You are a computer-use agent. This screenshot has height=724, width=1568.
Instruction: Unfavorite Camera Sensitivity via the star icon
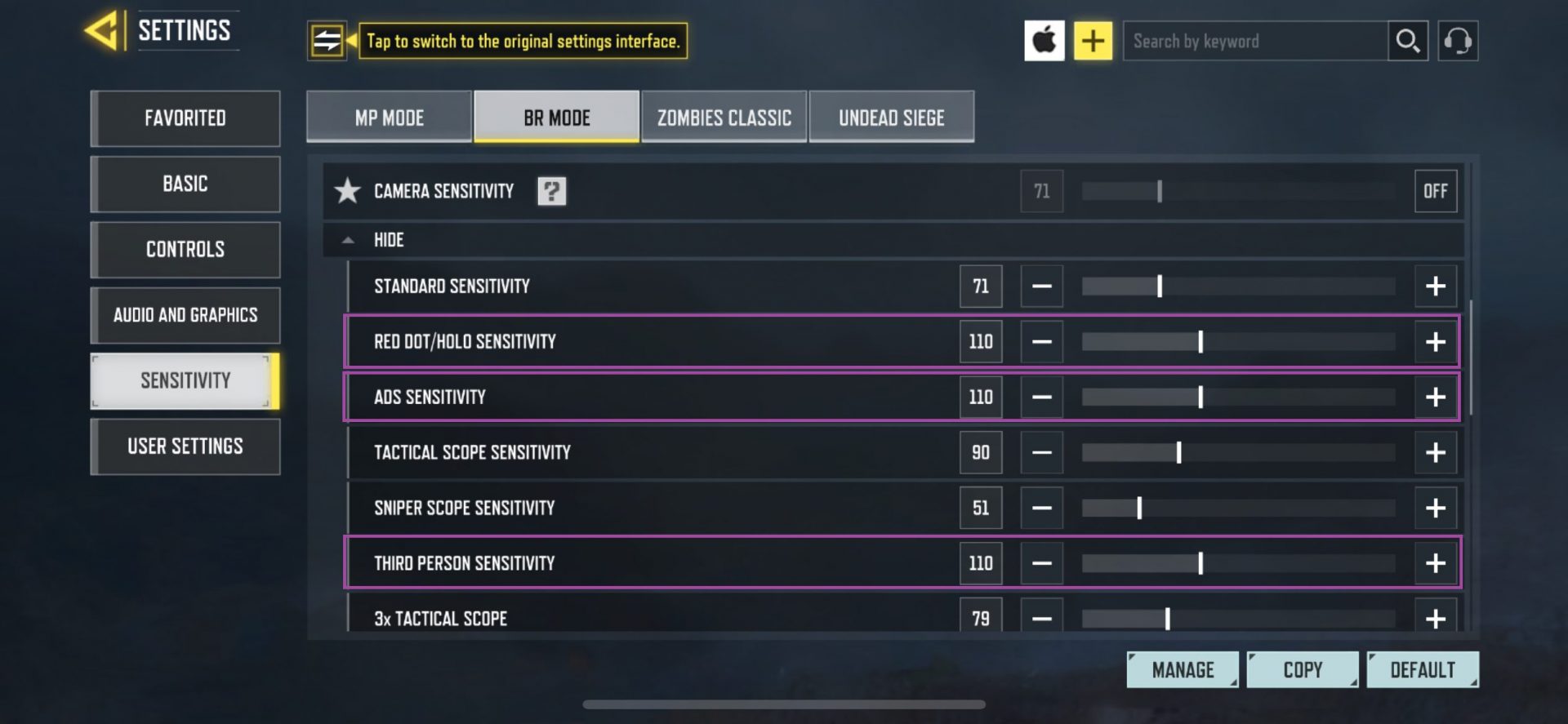tap(349, 190)
